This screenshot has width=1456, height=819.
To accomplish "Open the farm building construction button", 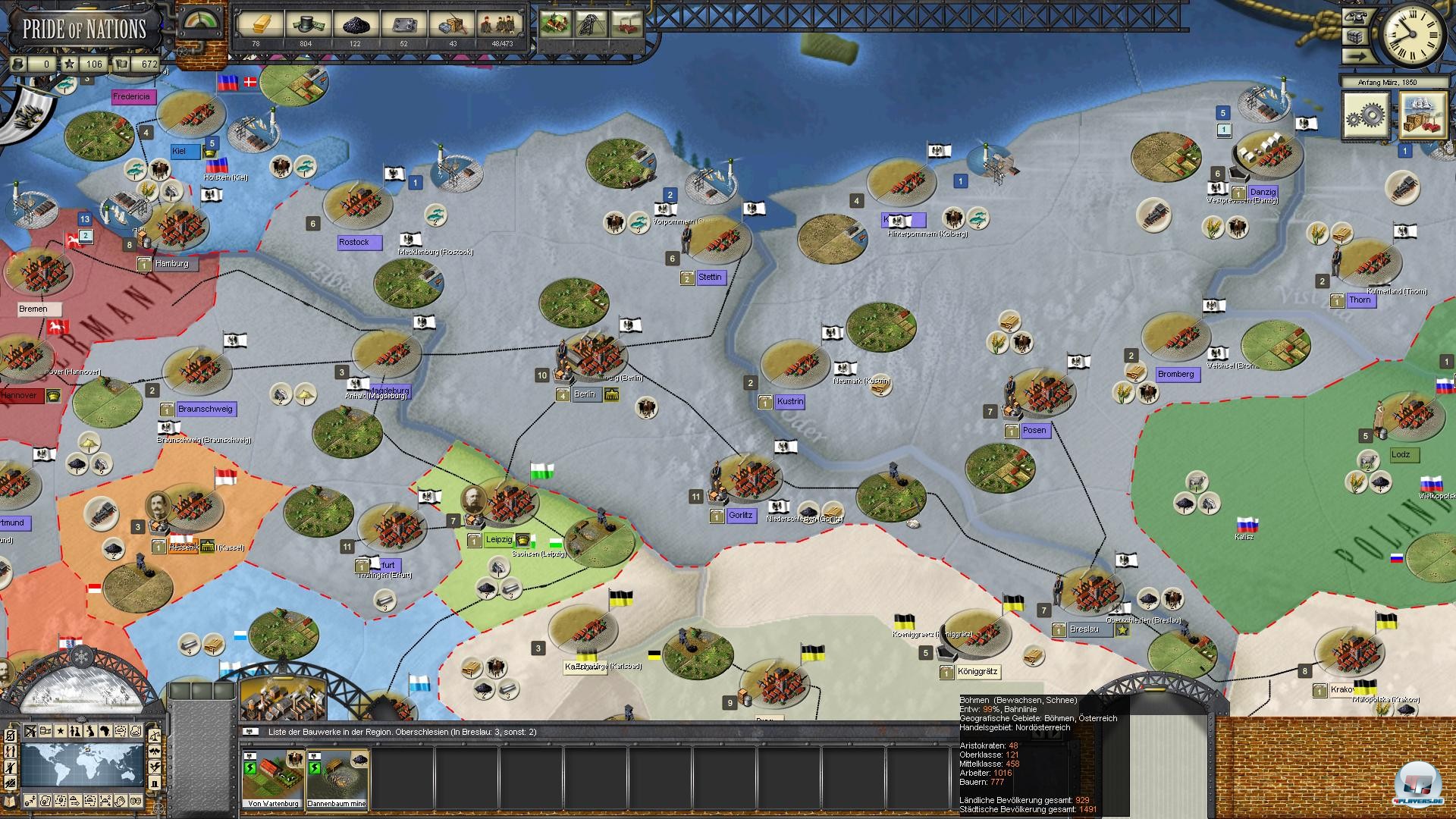I will click(x=556, y=24).
